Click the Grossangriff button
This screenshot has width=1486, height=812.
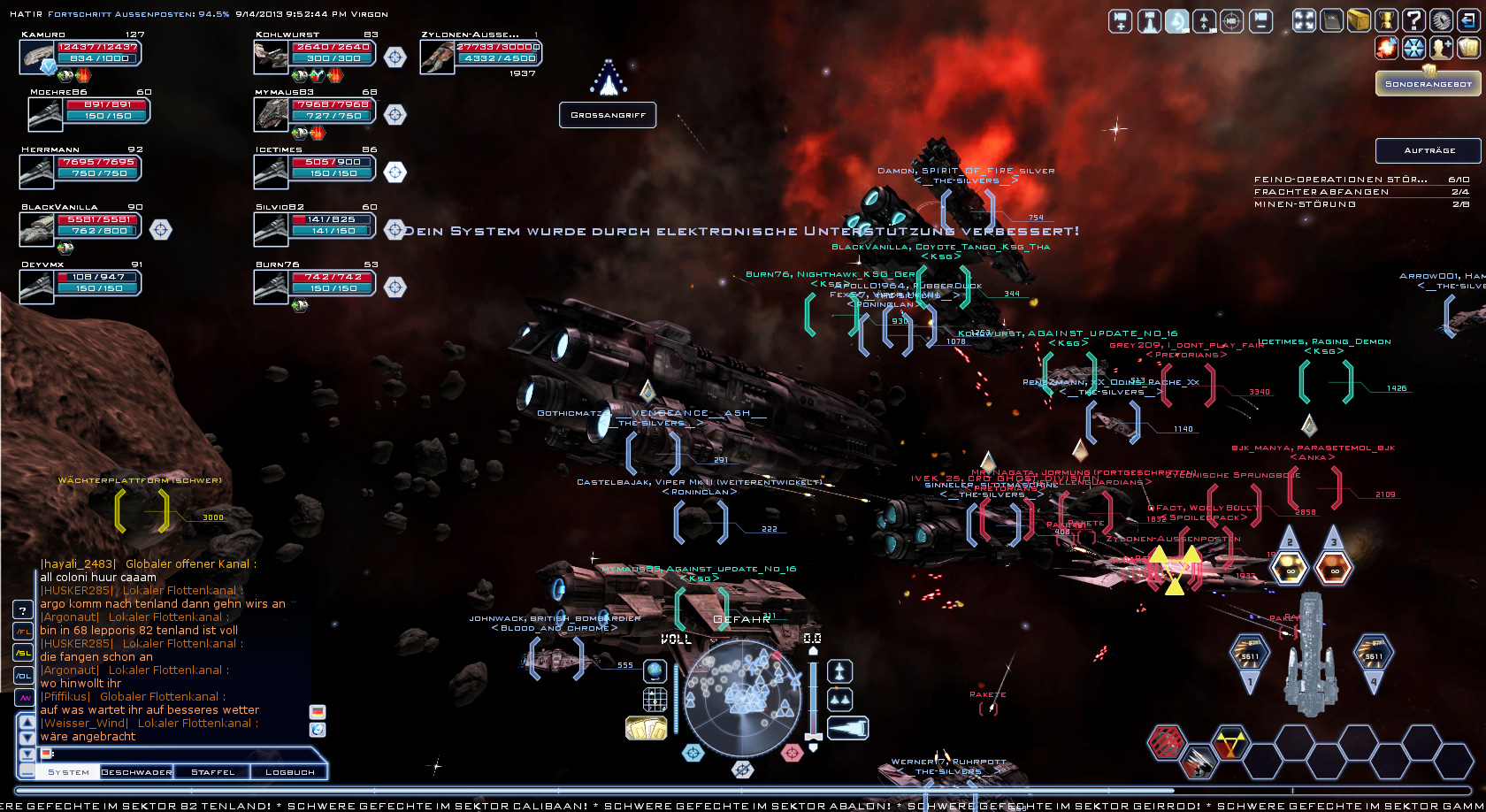point(608,115)
